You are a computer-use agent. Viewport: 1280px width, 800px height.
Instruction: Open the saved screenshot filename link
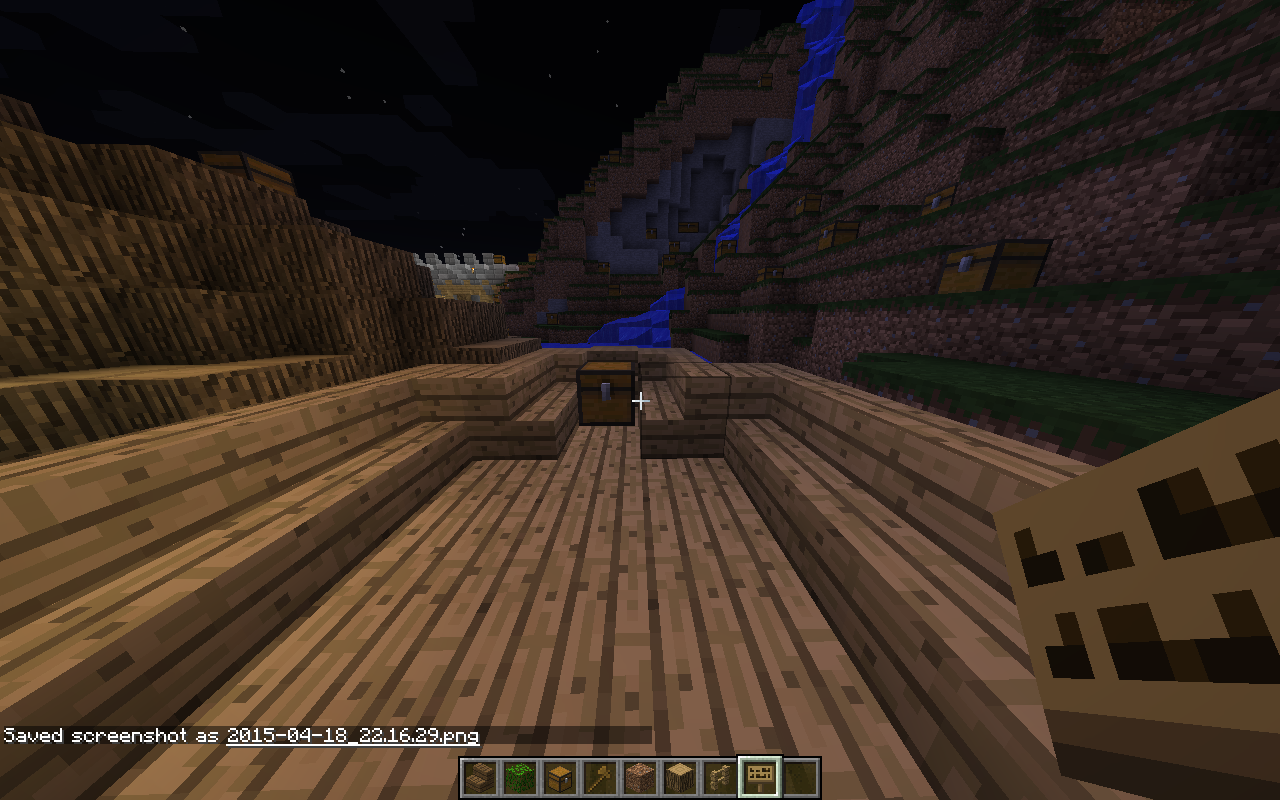click(x=352, y=736)
